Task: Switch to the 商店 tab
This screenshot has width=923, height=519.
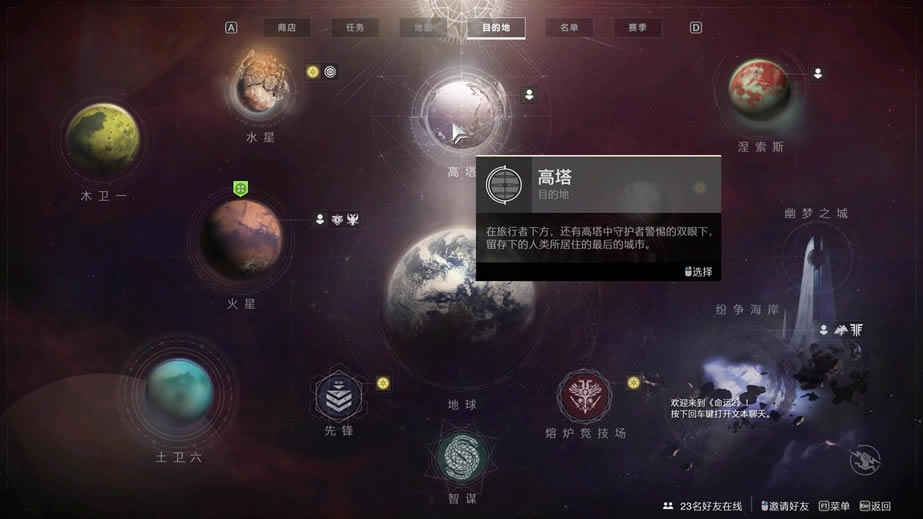Action: pyautogui.click(x=286, y=28)
